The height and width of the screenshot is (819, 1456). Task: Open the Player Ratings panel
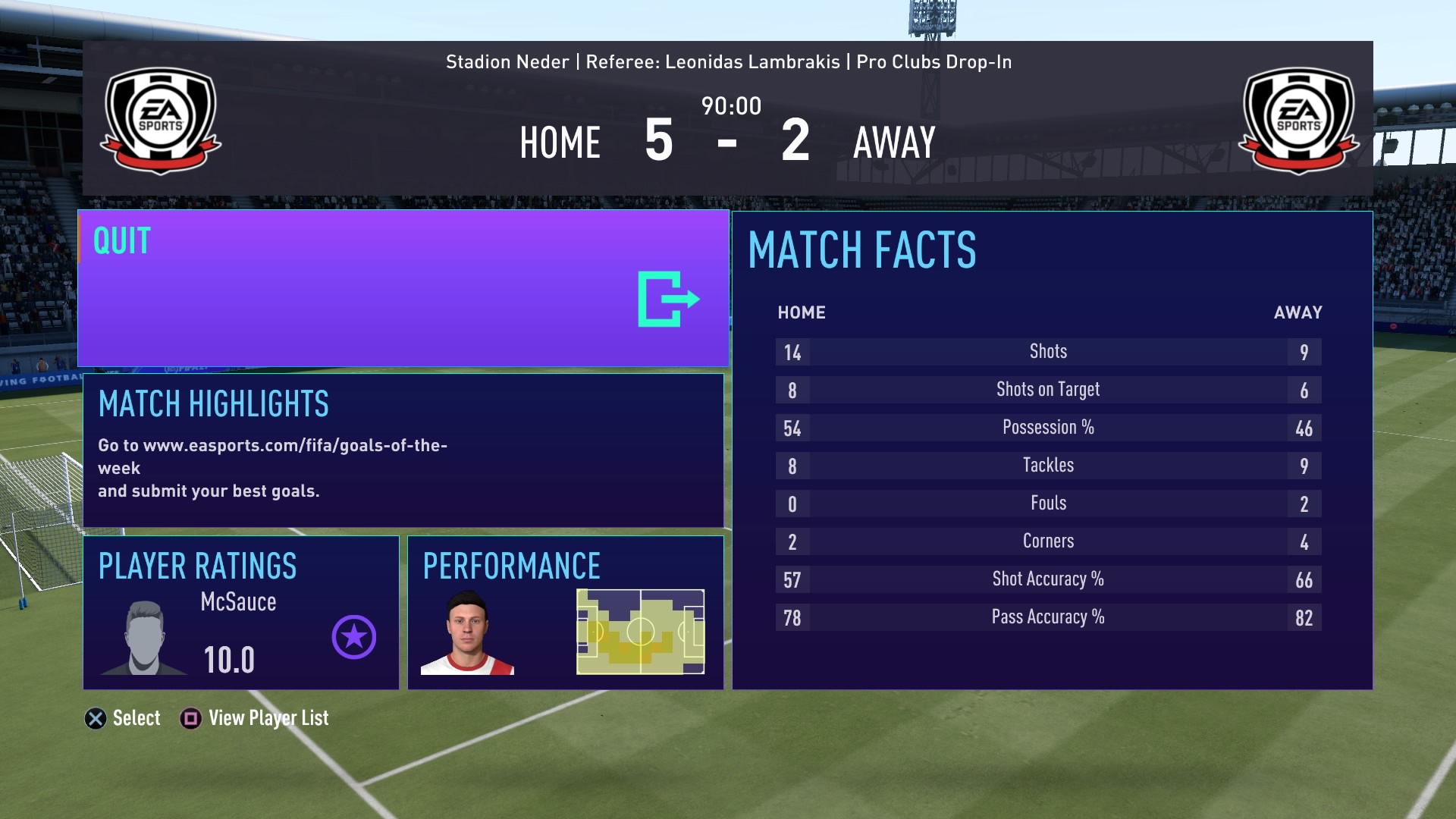241,613
